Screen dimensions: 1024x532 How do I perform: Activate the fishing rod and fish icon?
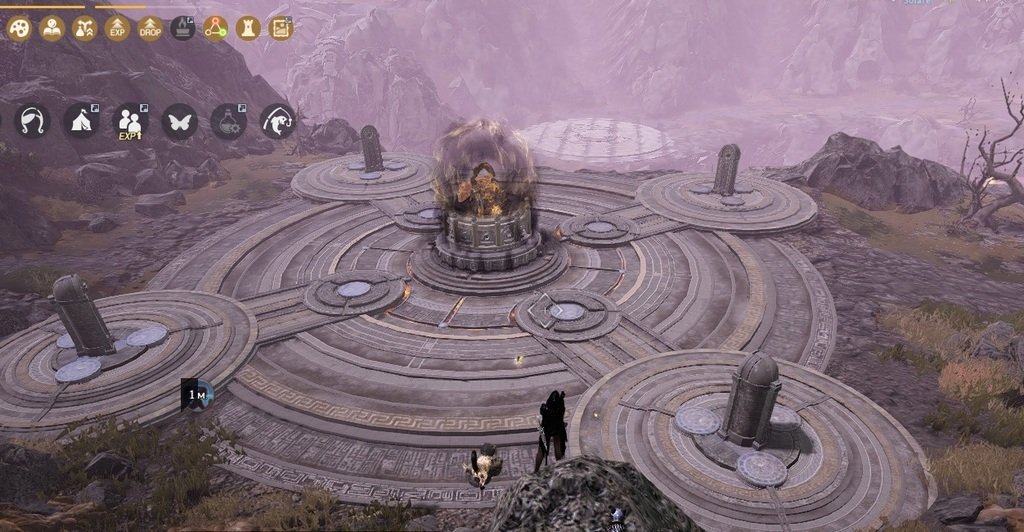point(278,121)
